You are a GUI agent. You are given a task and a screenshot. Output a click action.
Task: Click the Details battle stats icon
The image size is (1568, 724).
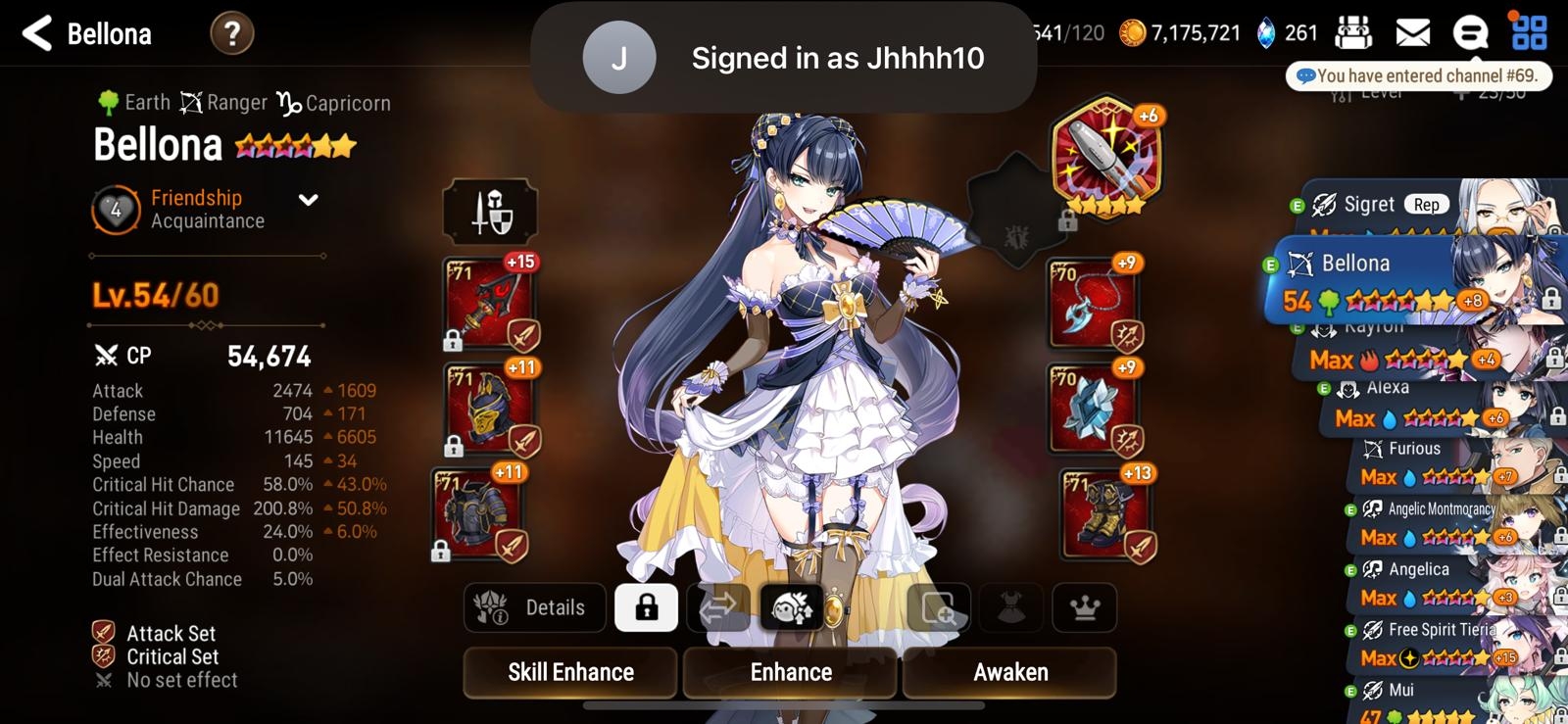pyautogui.click(x=534, y=607)
